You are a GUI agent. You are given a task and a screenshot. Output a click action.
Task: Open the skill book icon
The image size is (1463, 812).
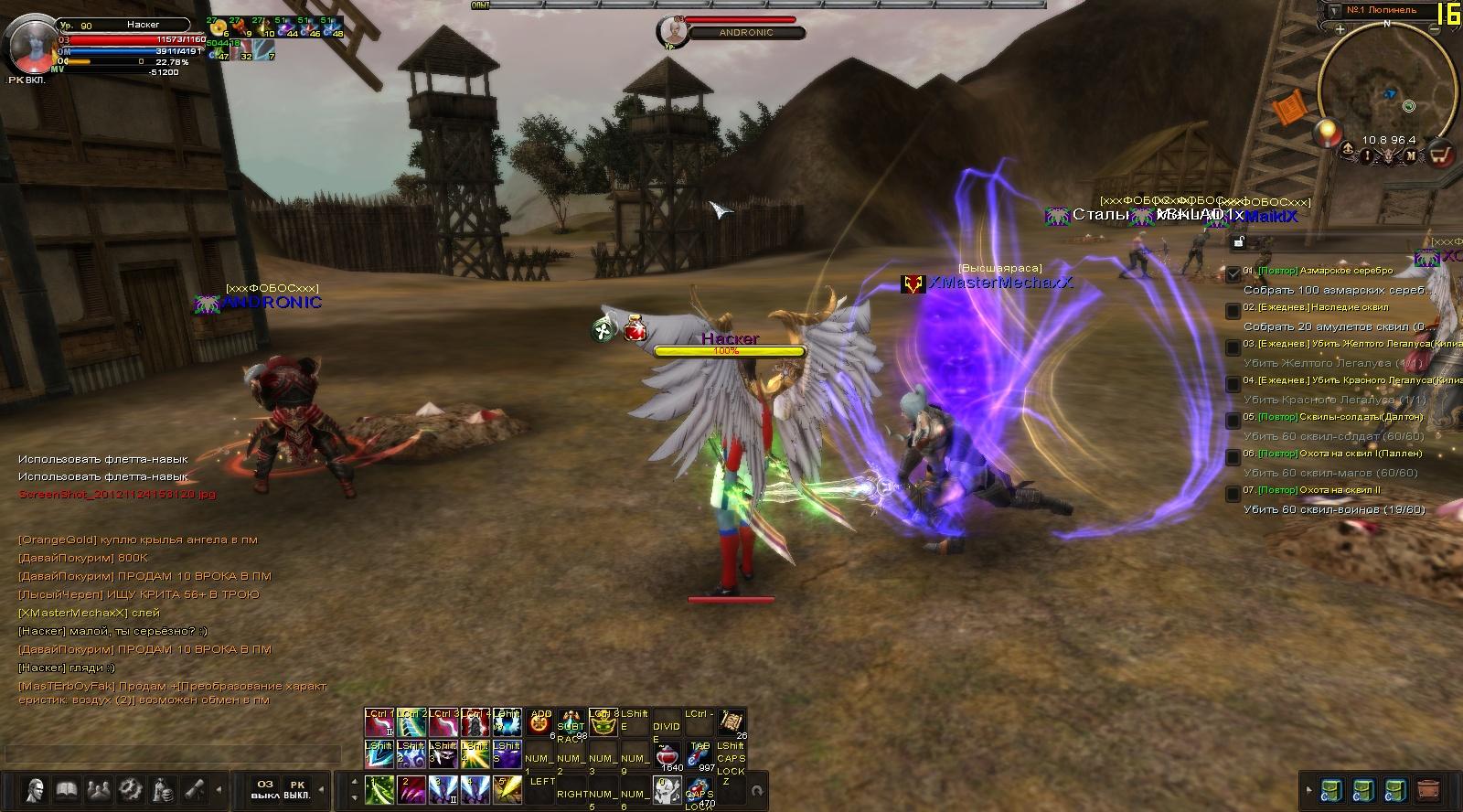[x=67, y=788]
